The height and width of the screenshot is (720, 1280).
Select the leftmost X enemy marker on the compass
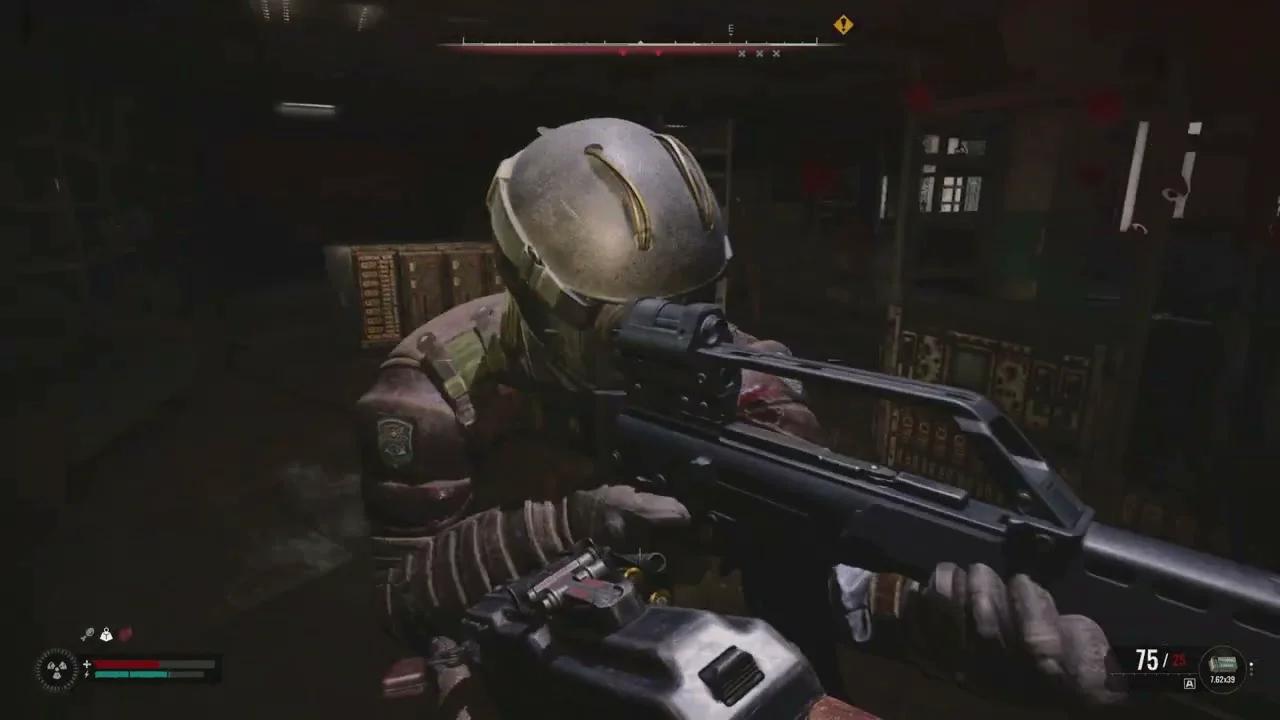point(741,53)
